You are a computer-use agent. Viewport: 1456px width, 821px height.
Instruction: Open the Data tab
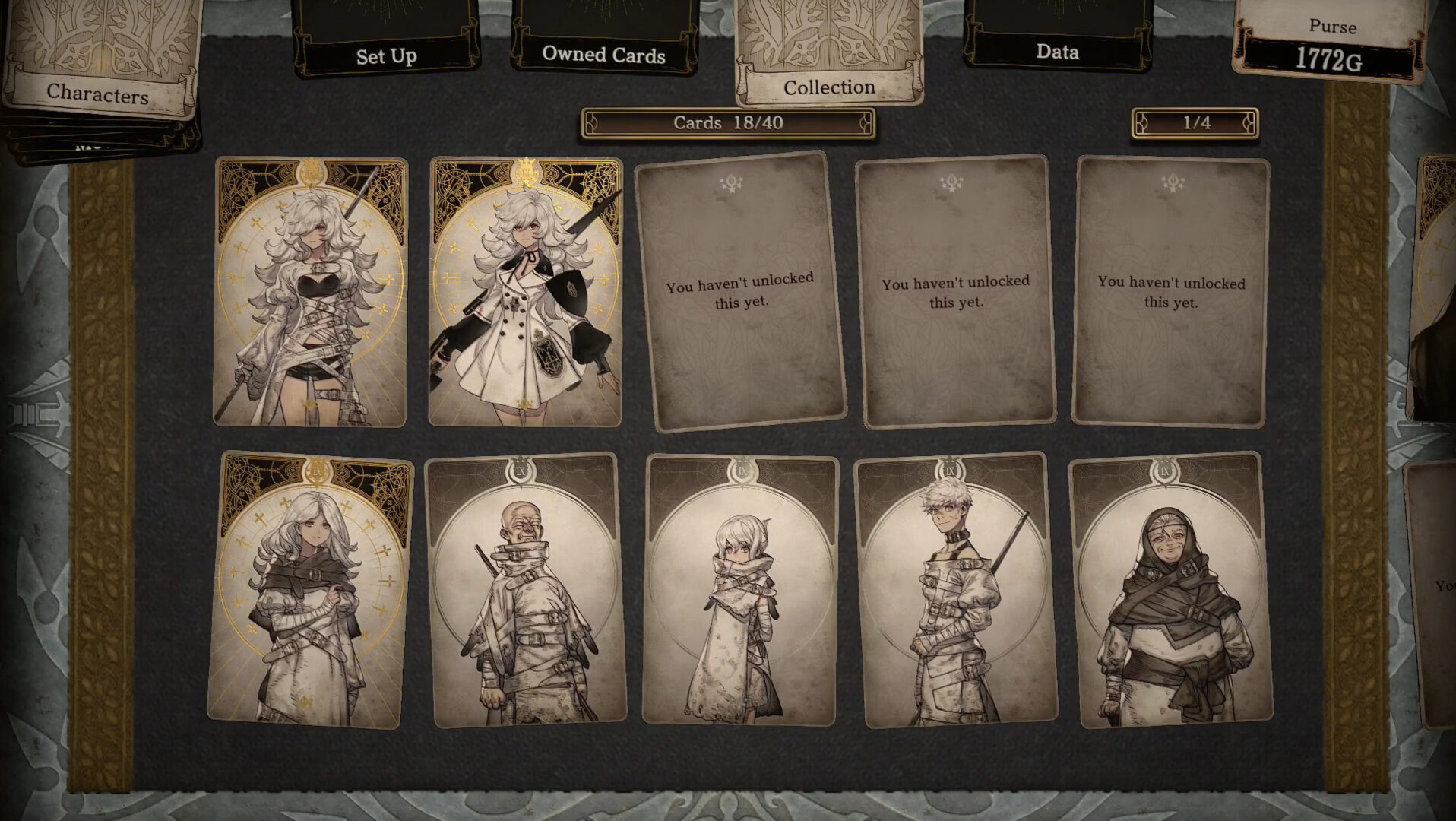click(1057, 52)
